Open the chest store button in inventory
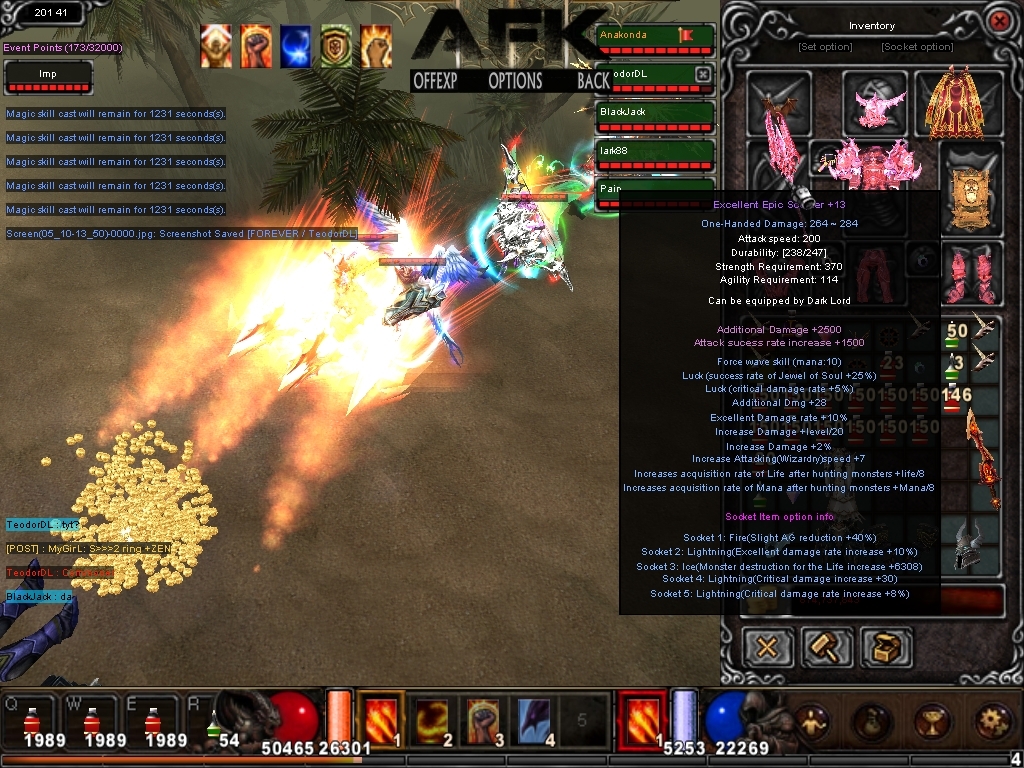 (886, 647)
